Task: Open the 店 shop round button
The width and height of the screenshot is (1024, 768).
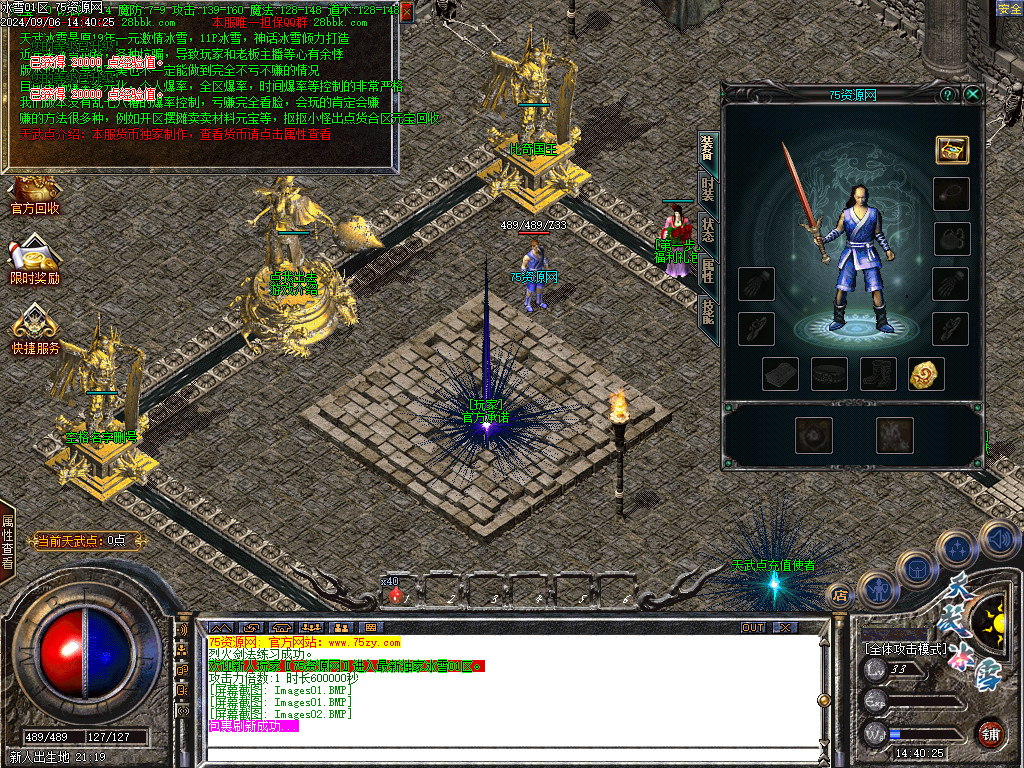Action: pos(841,595)
